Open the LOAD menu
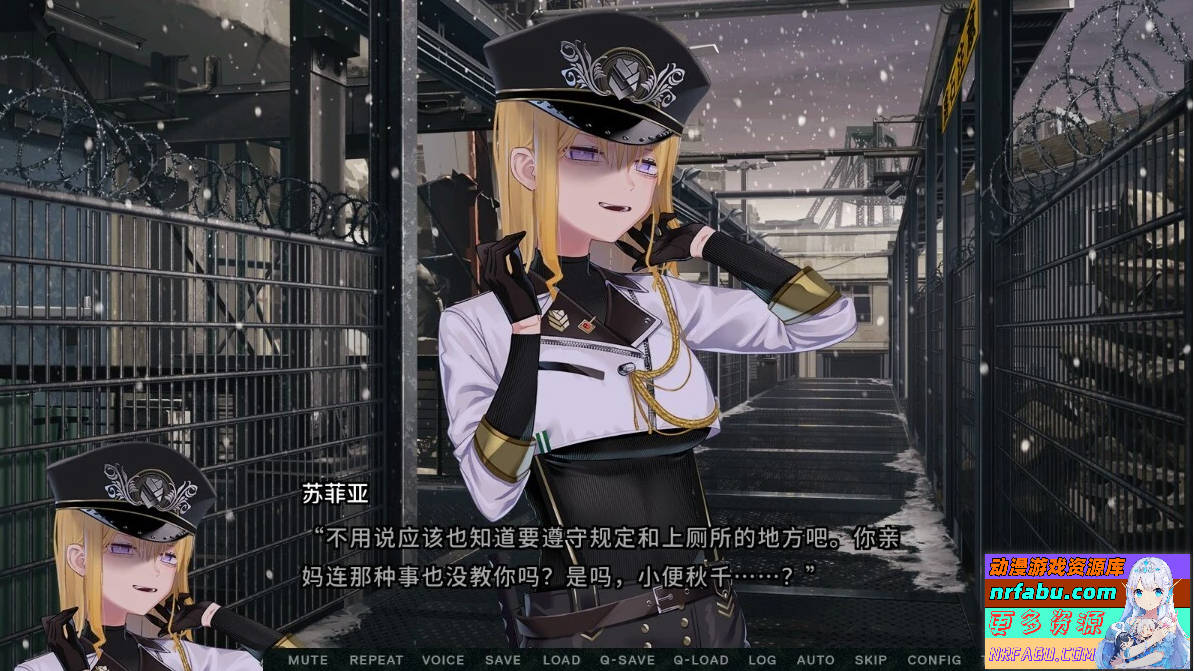The height and width of the screenshot is (671, 1194). pos(561,660)
